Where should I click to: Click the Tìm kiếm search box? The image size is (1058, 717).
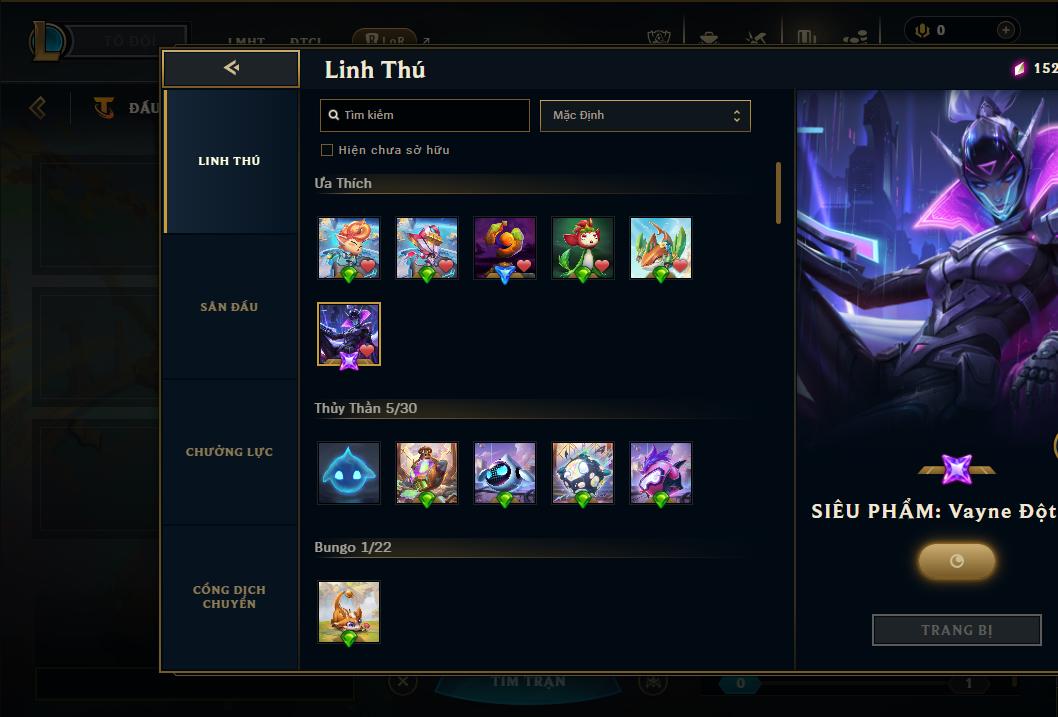point(425,115)
